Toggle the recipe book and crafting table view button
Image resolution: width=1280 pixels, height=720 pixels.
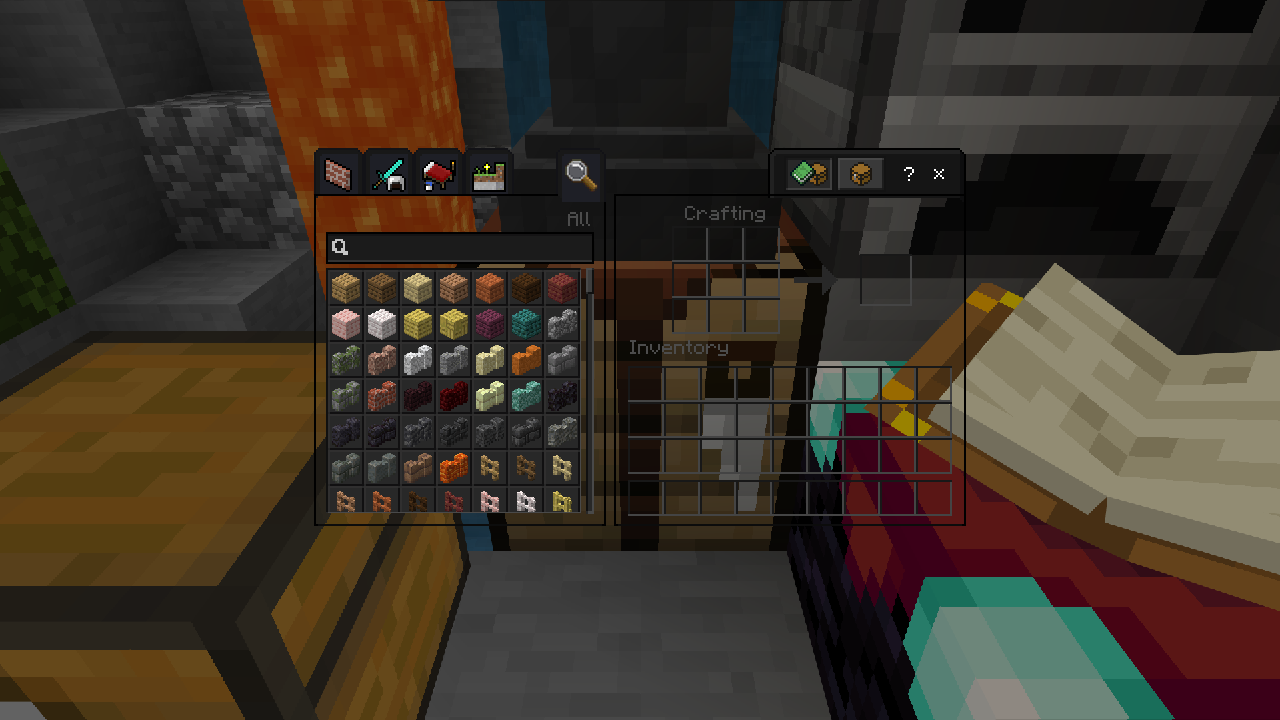pyautogui.click(x=808, y=174)
